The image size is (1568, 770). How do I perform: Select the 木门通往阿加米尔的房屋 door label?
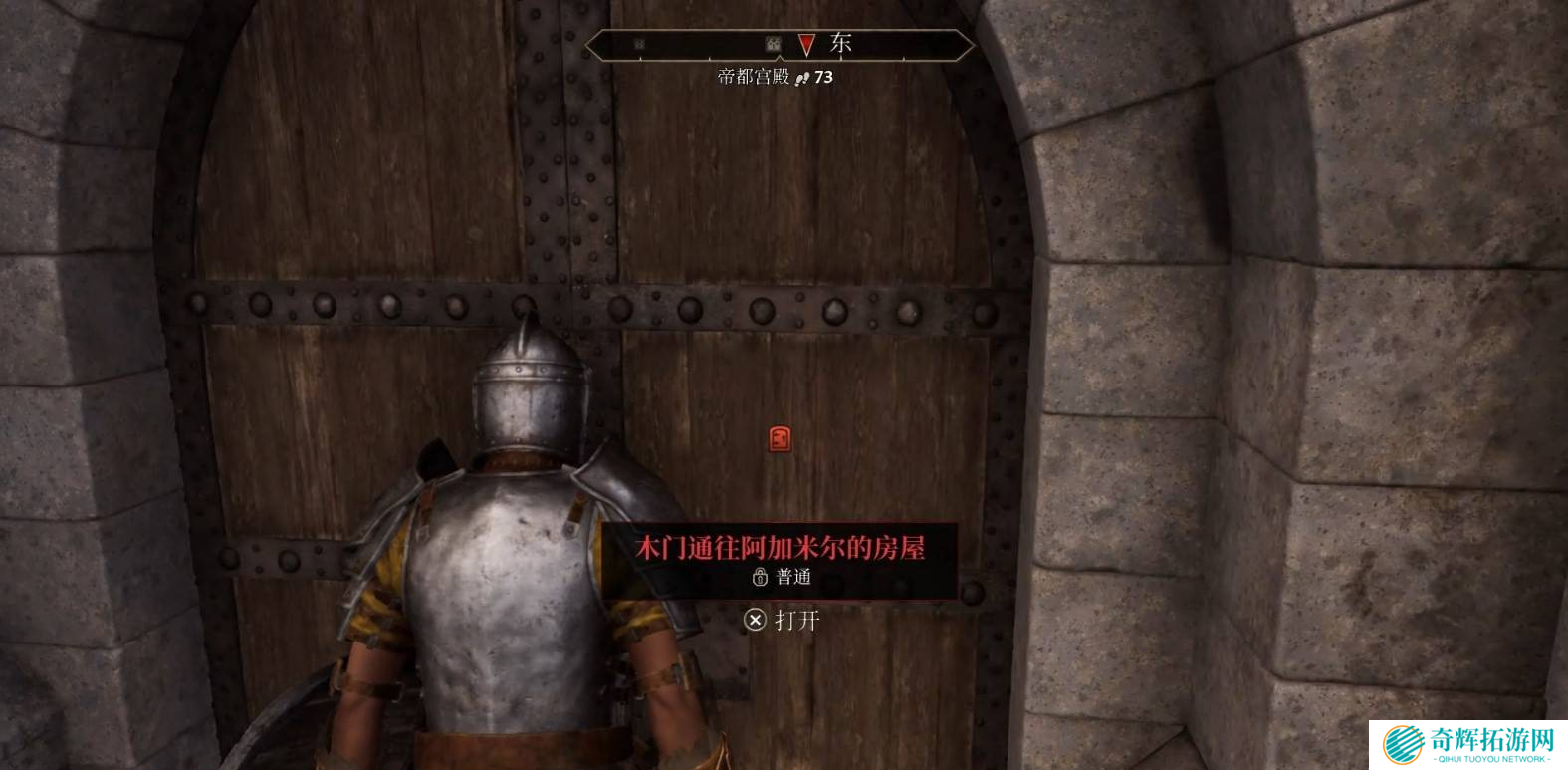[780, 548]
